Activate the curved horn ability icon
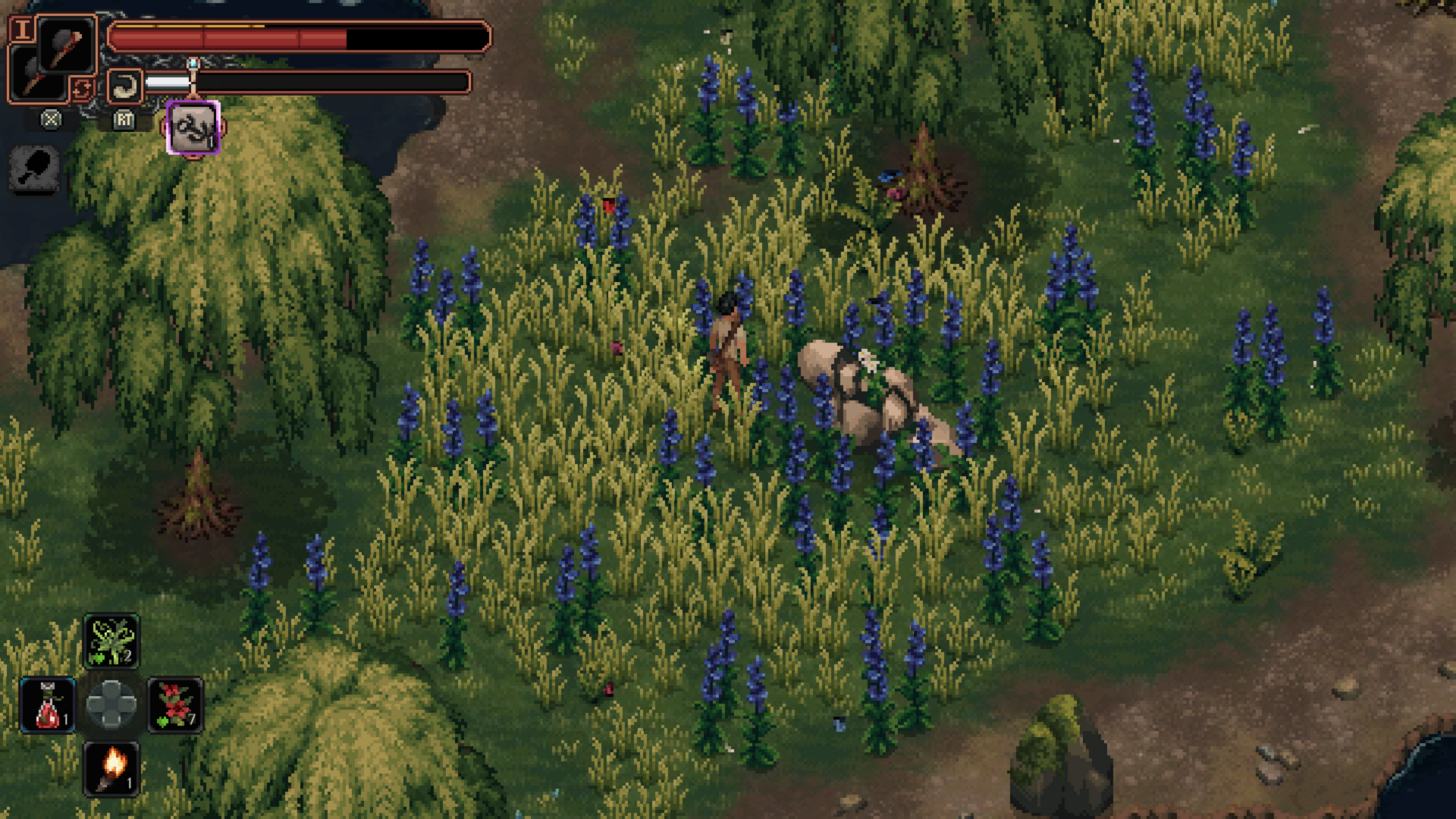 (124, 86)
